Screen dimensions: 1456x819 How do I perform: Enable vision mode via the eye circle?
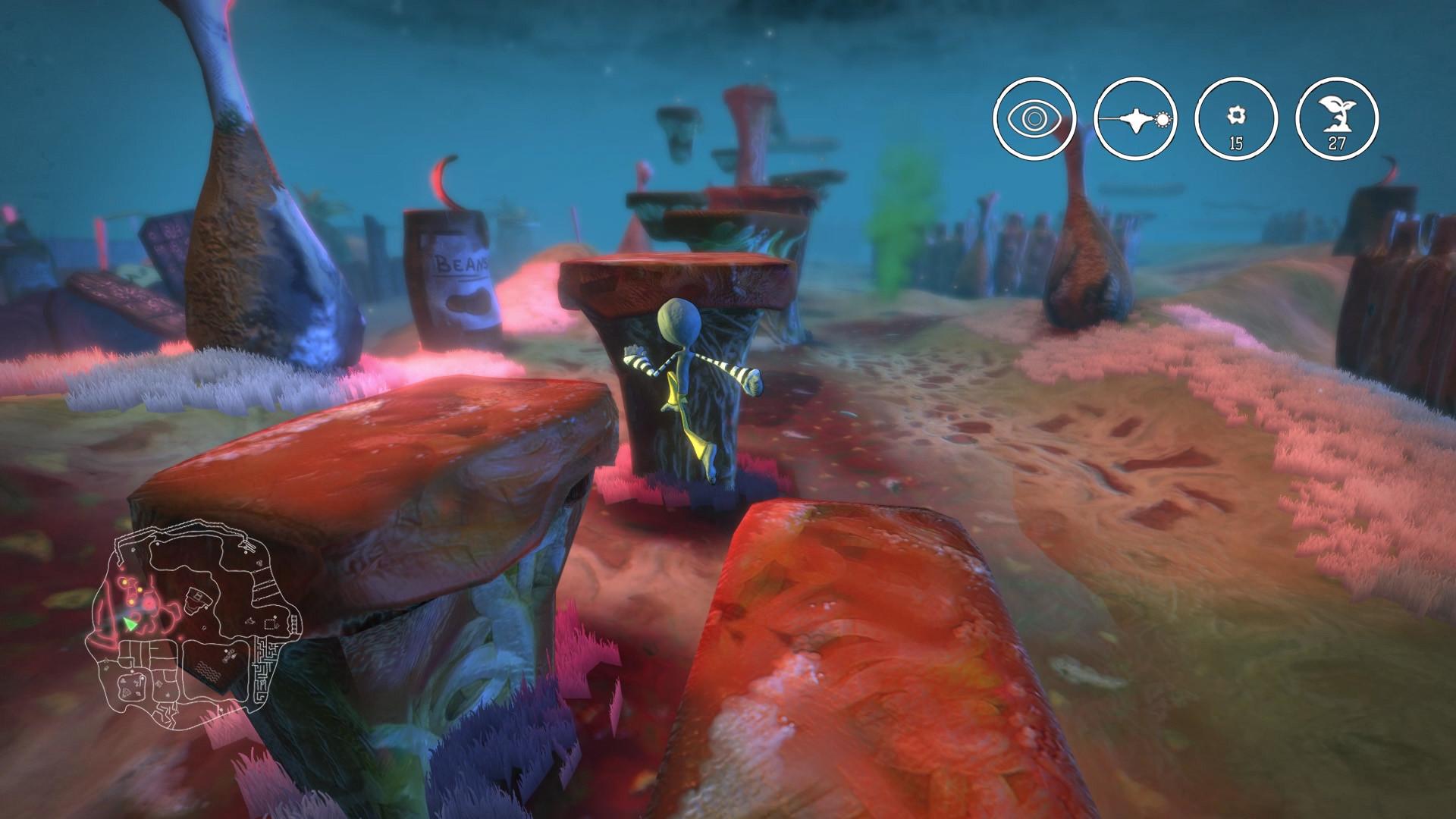pos(1035,118)
